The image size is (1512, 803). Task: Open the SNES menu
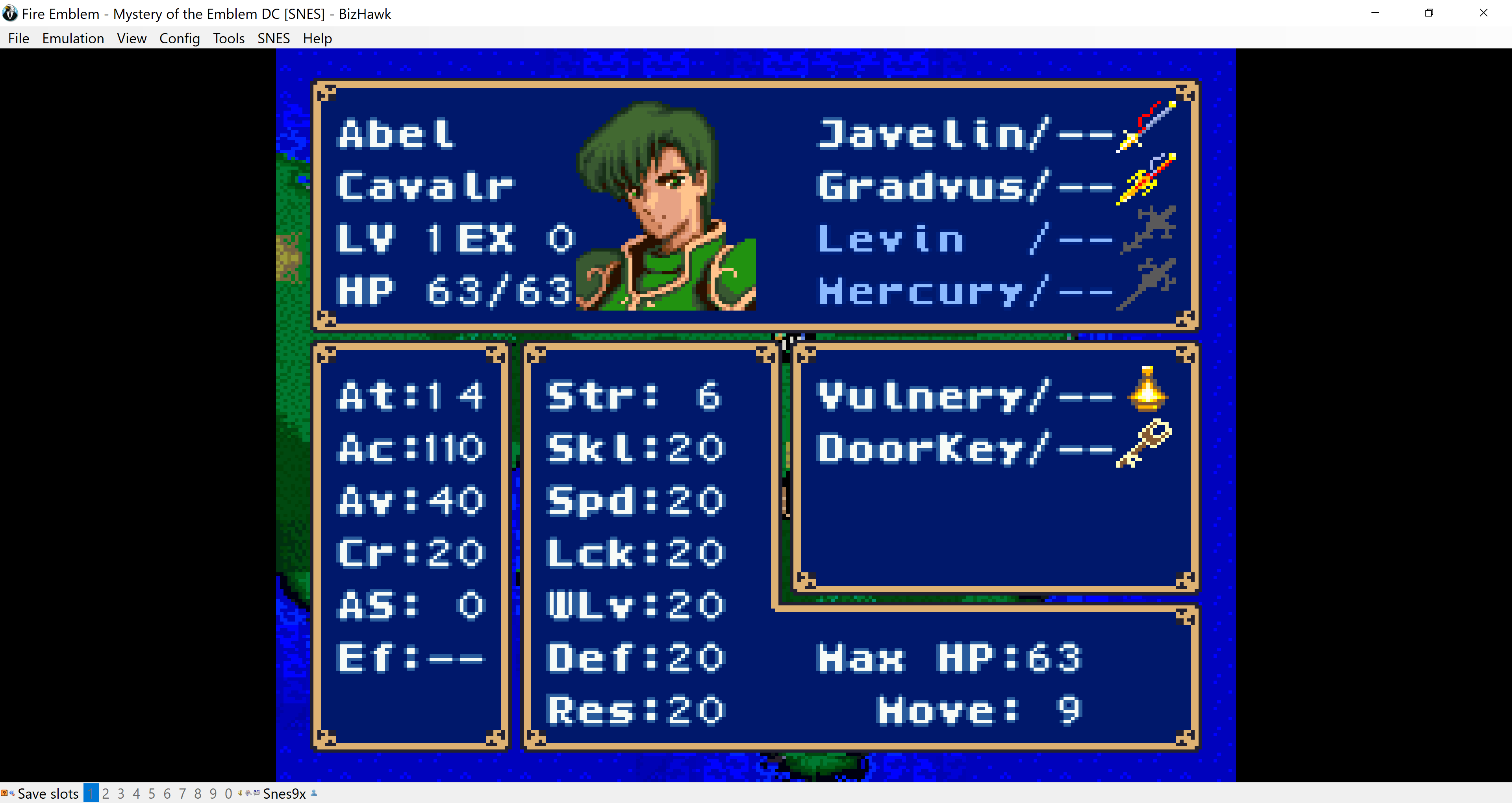[274, 38]
